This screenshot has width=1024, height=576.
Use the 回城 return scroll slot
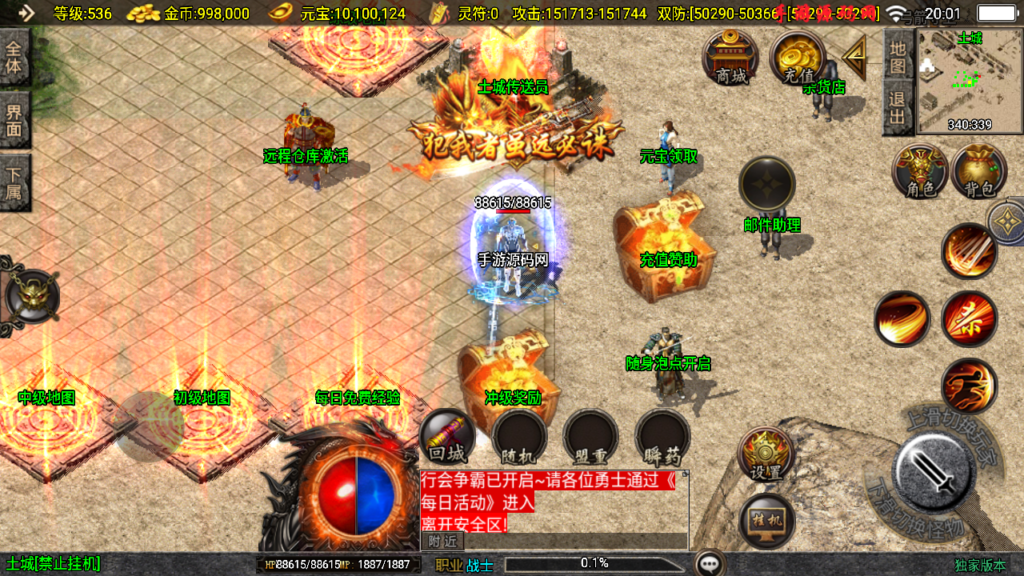coord(446,436)
